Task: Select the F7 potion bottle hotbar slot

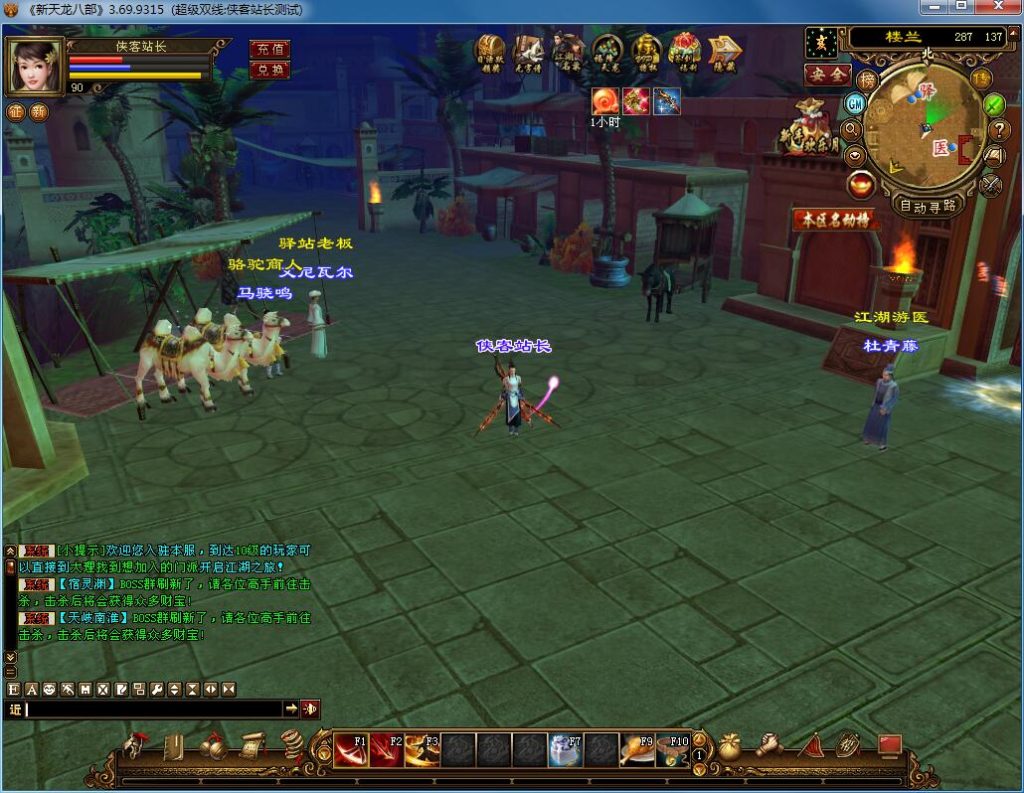Action: pos(565,749)
